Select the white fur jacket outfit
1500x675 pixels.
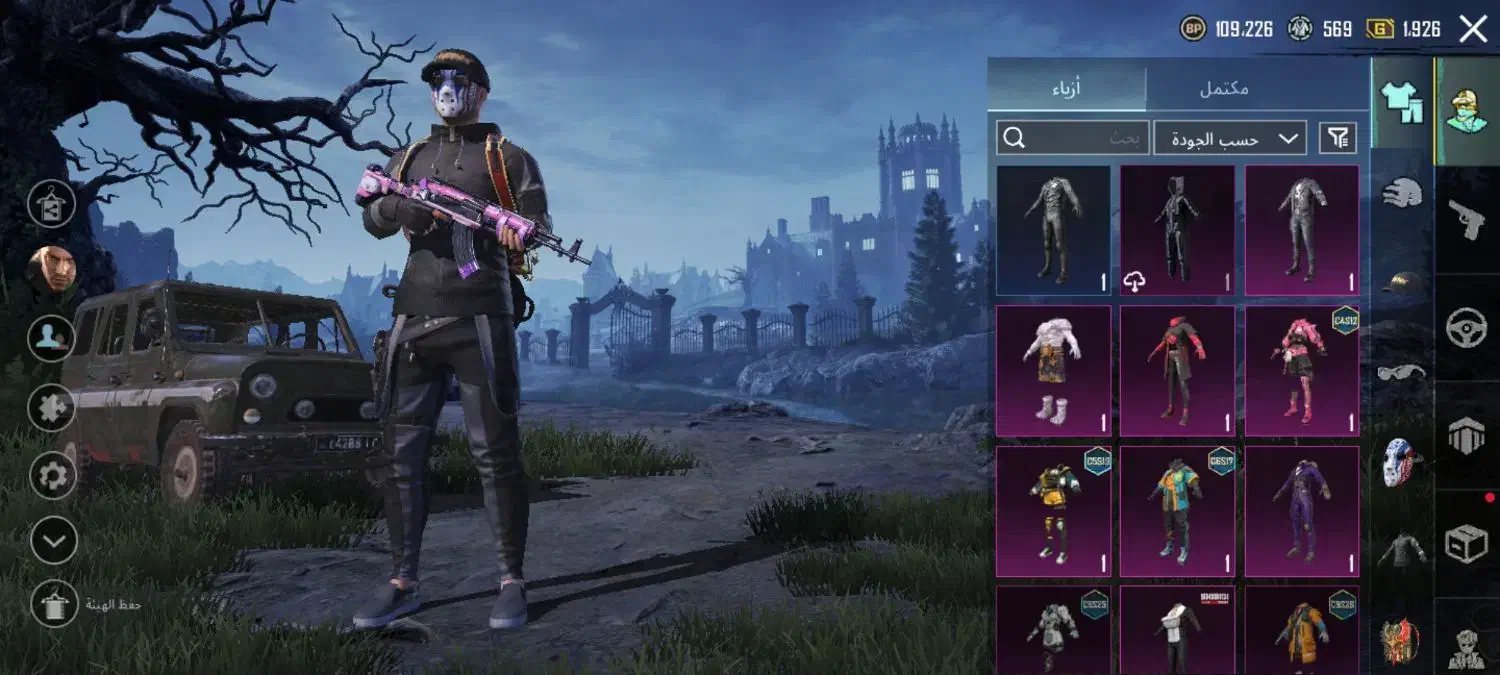click(1053, 371)
